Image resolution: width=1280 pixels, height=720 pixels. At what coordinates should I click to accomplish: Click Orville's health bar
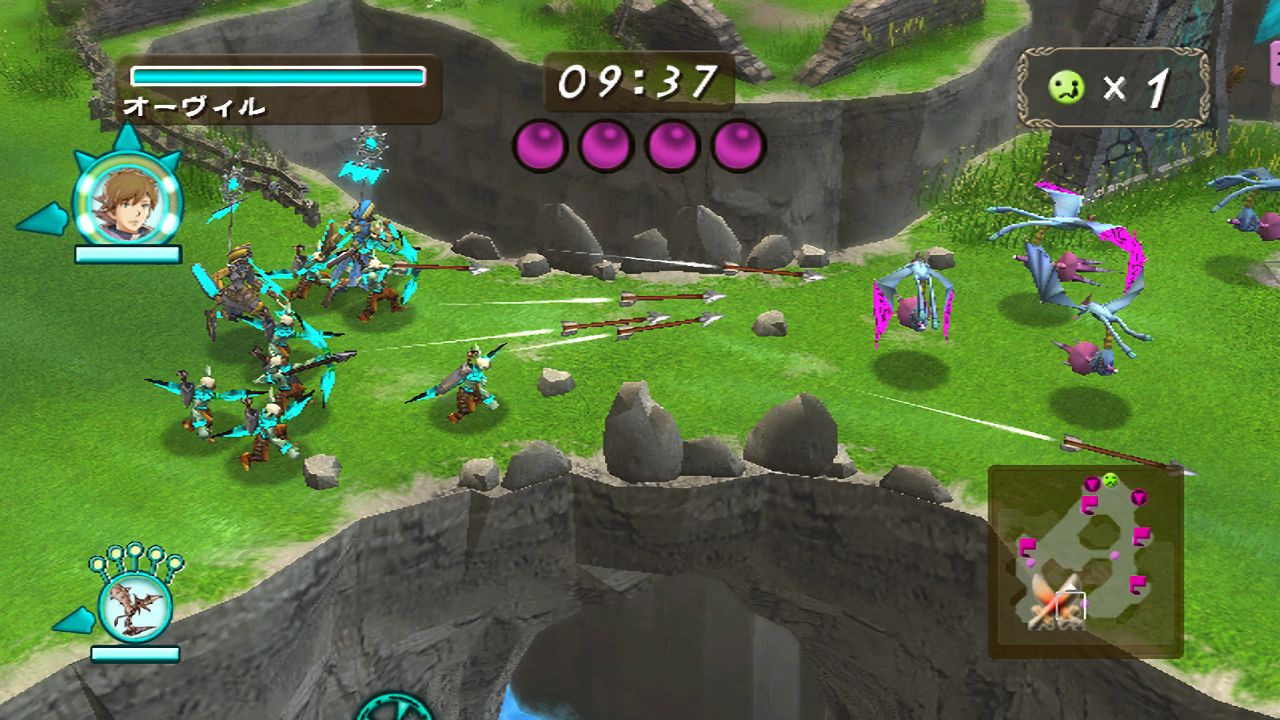pyautogui.click(x=278, y=74)
